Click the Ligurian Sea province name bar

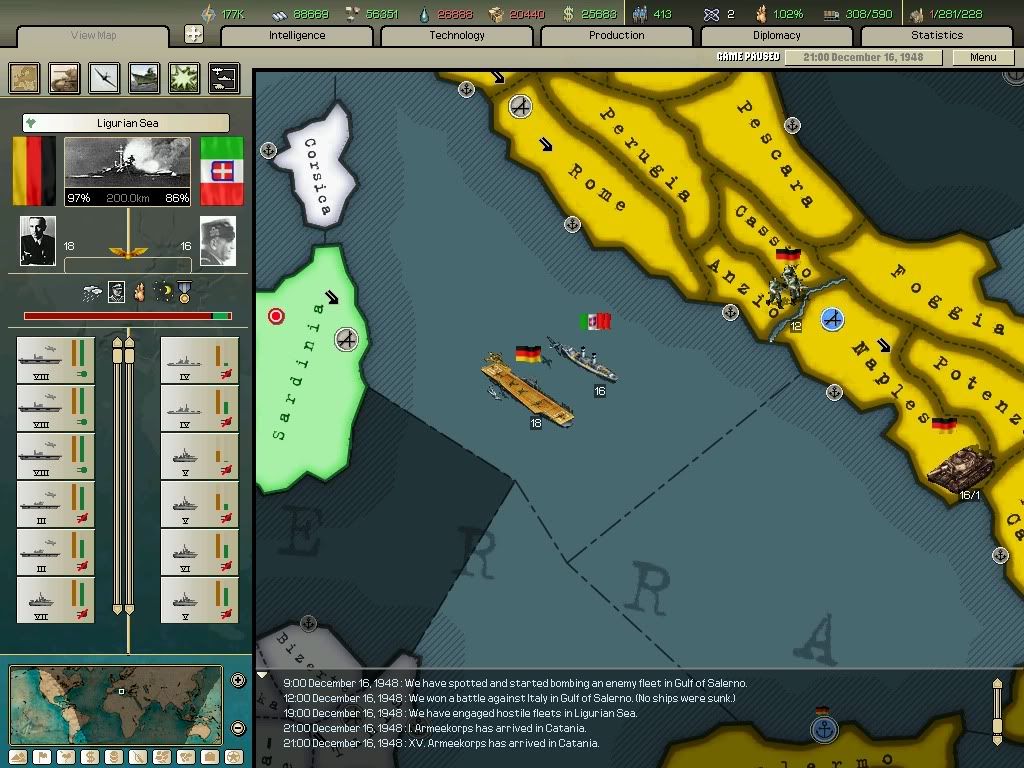click(x=125, y=124)
